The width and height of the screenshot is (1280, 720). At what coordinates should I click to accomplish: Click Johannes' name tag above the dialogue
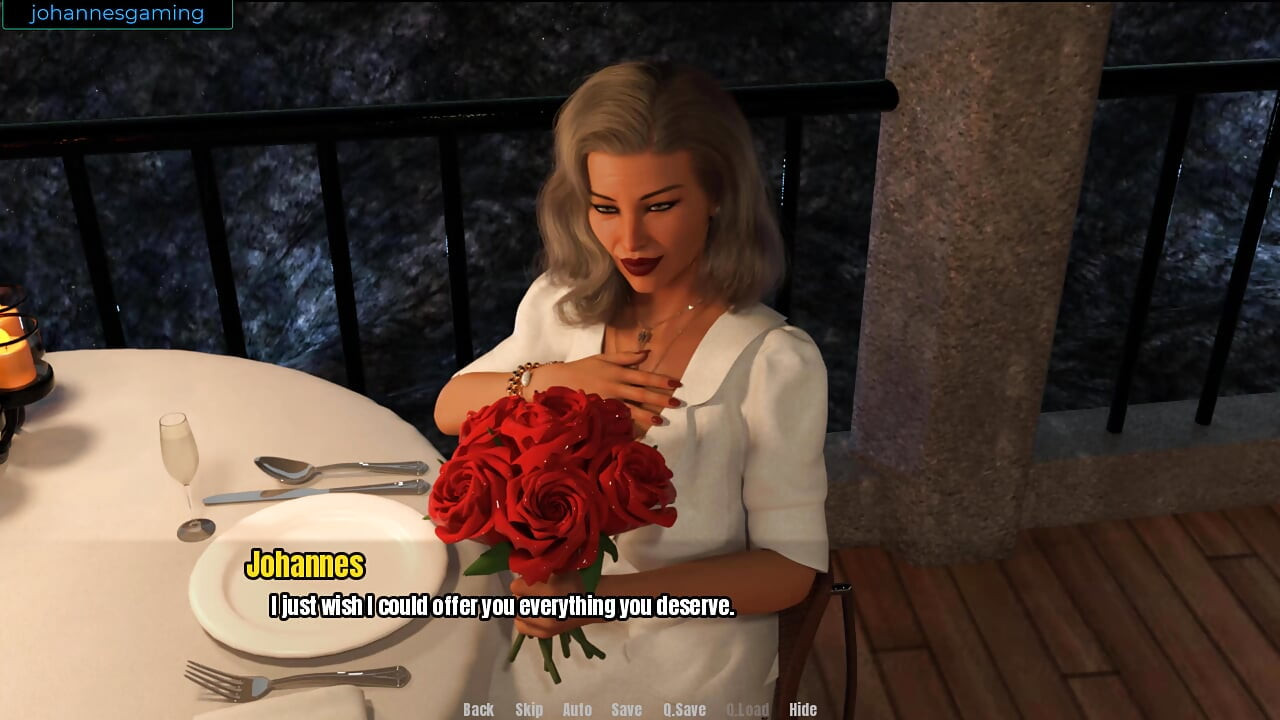pyautogui.click(x=308, y=566)
